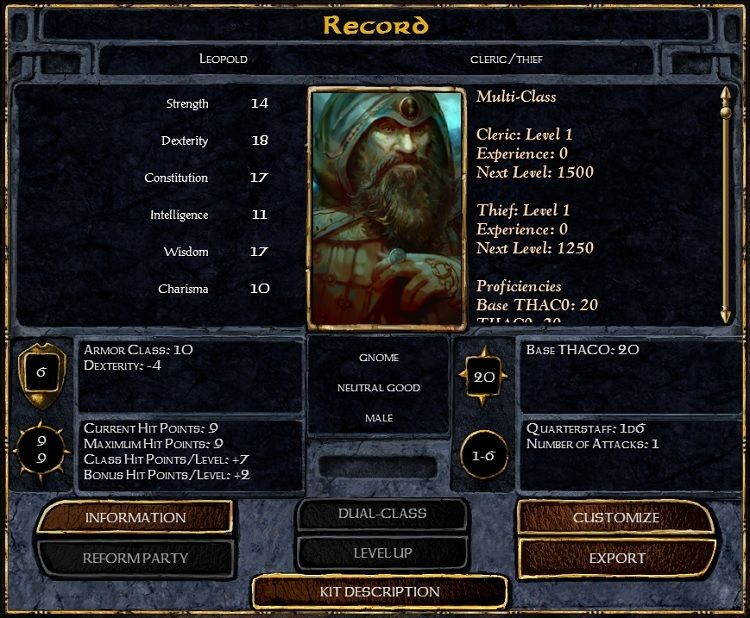Open the Customize options
The width and height of the screenshot is (750, 618).
pos(616,518)
